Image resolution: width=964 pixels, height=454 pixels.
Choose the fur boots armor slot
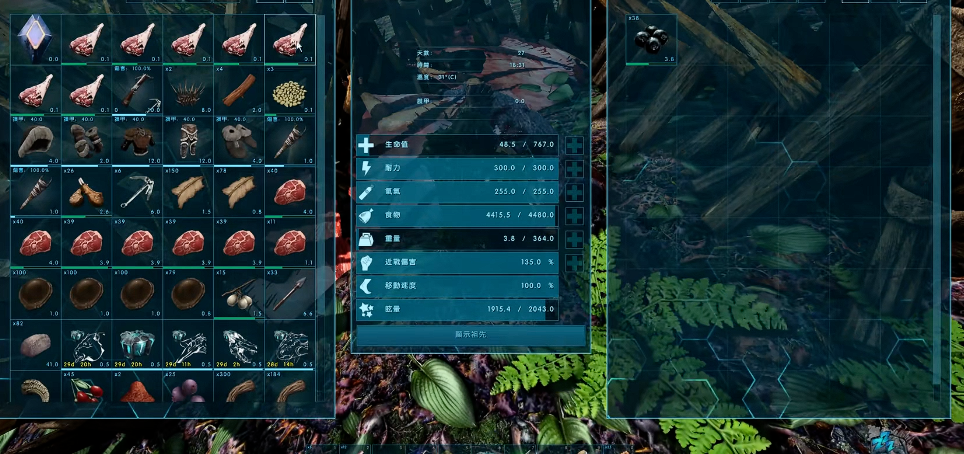pyautogui.click(x=238, y=141)
